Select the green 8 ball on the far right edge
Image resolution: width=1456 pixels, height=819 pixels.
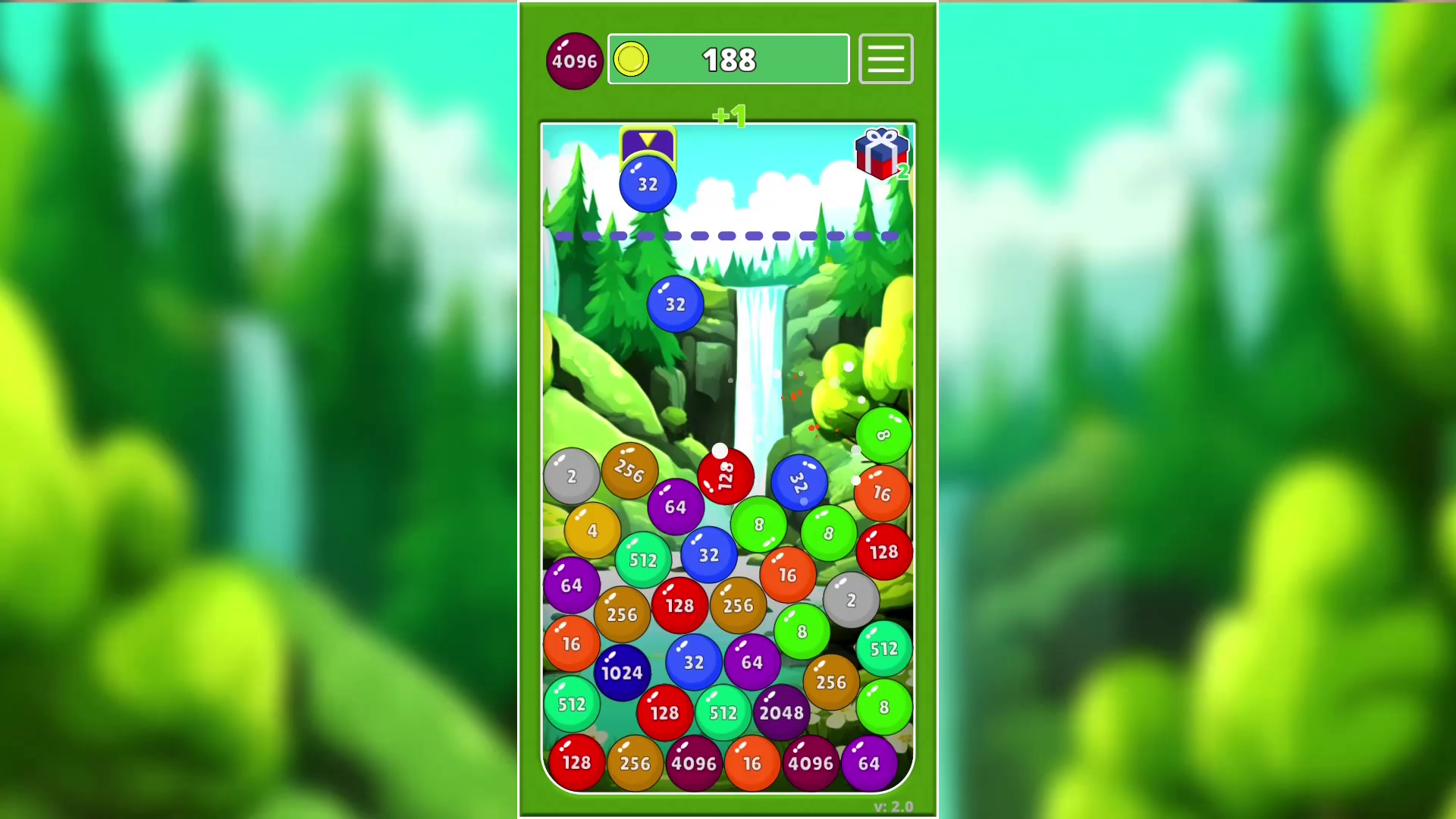[x=882, y=435]
